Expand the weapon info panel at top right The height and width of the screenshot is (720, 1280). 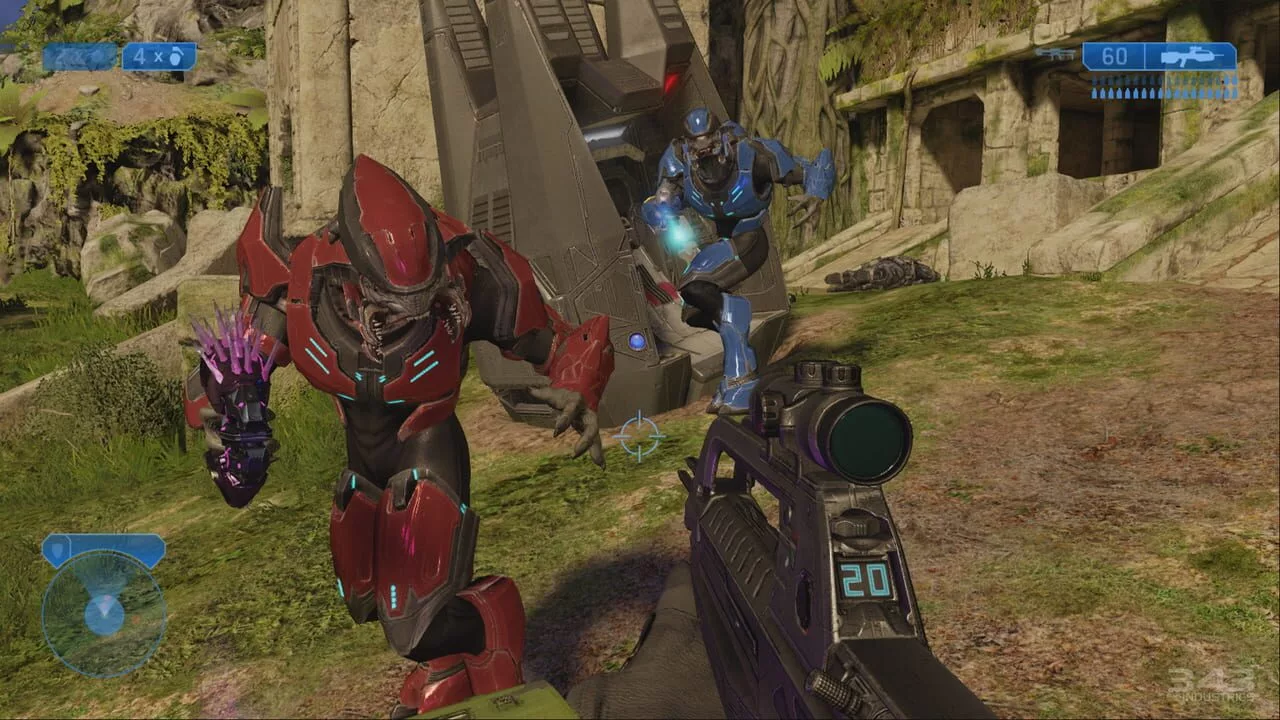tap(1155, 57)
